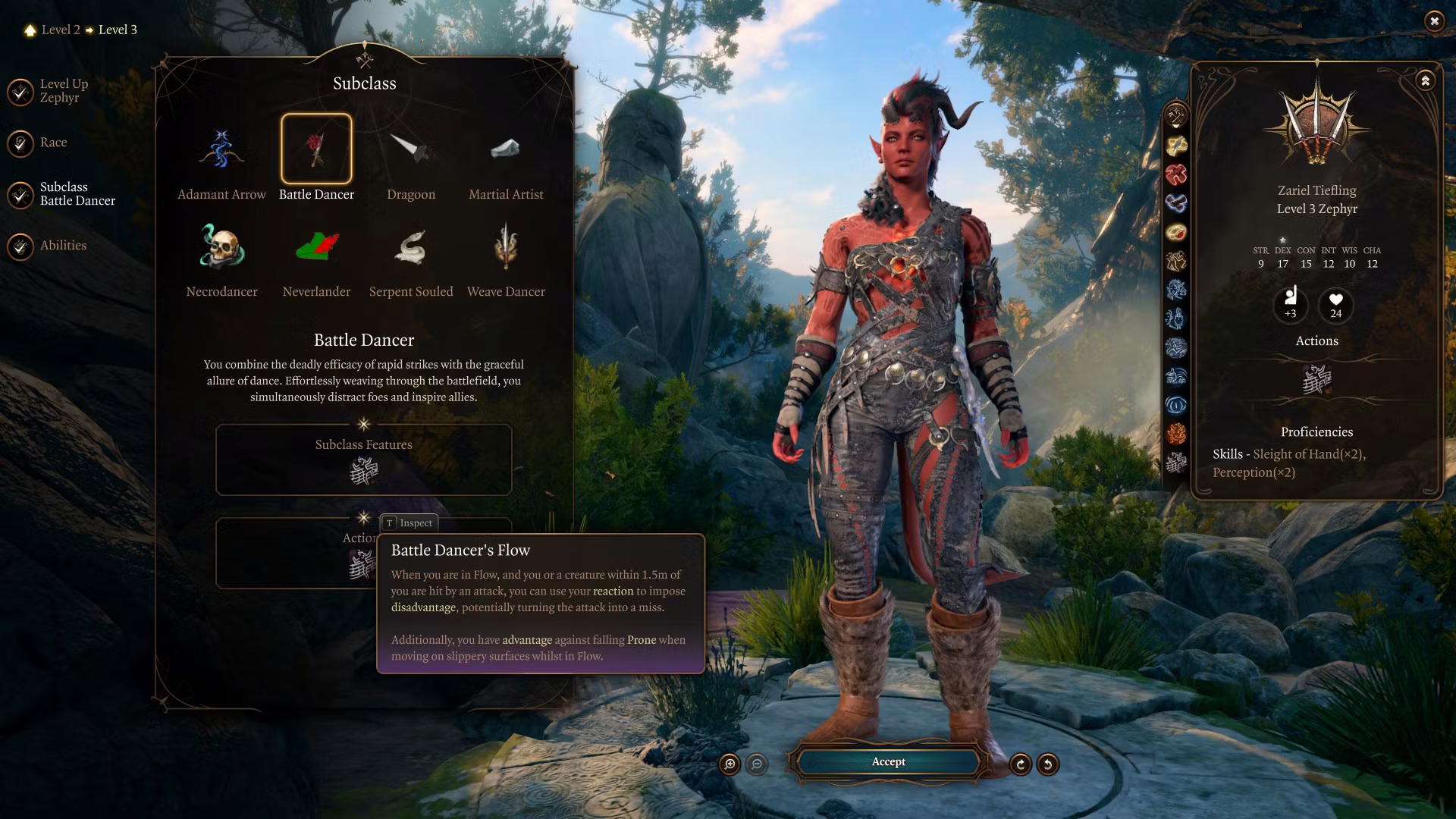
Task: Pick the Martial Artist subclass
Action: (506, 150)
